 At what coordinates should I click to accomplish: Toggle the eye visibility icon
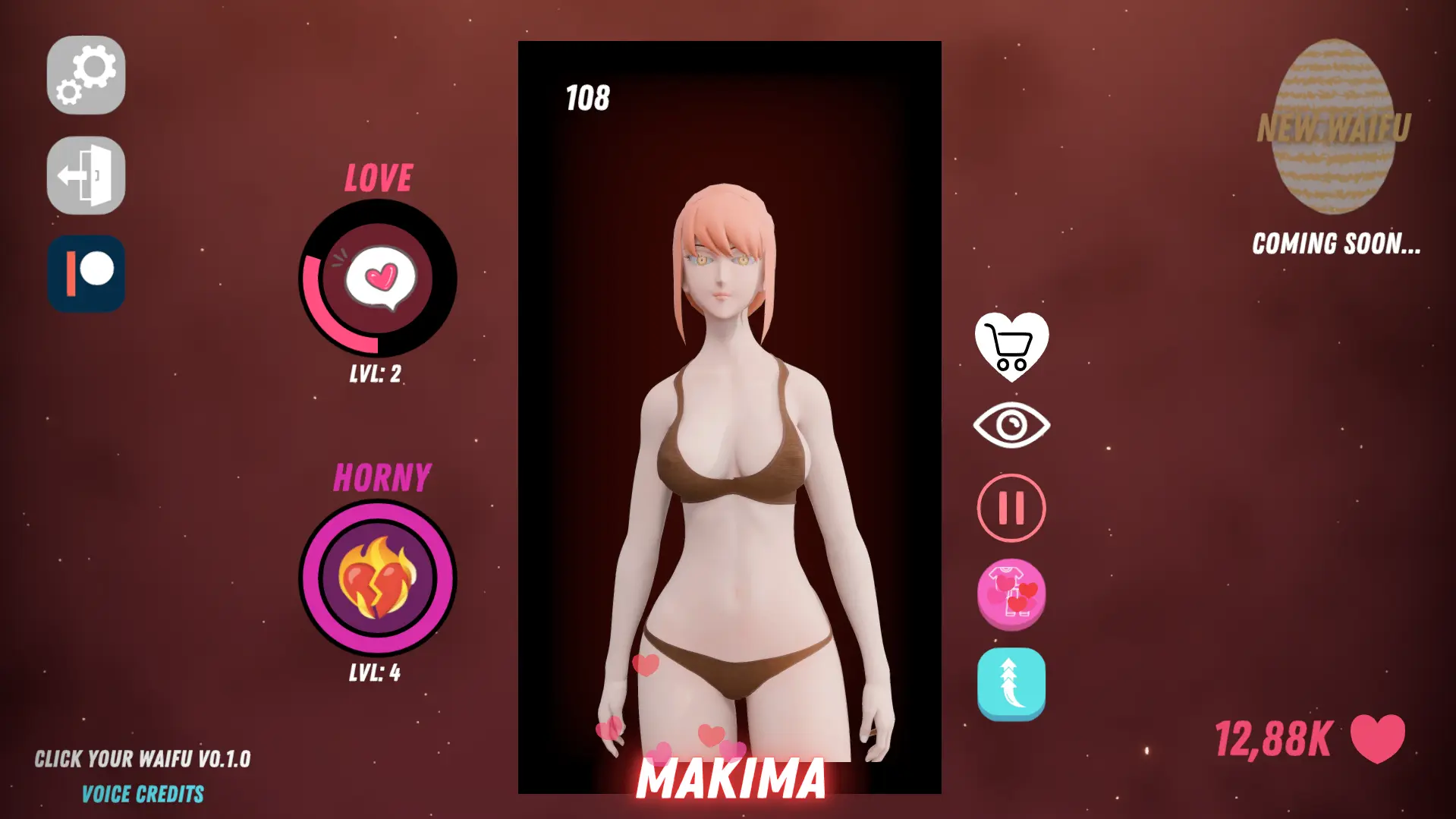click(x=1011, y=425)
